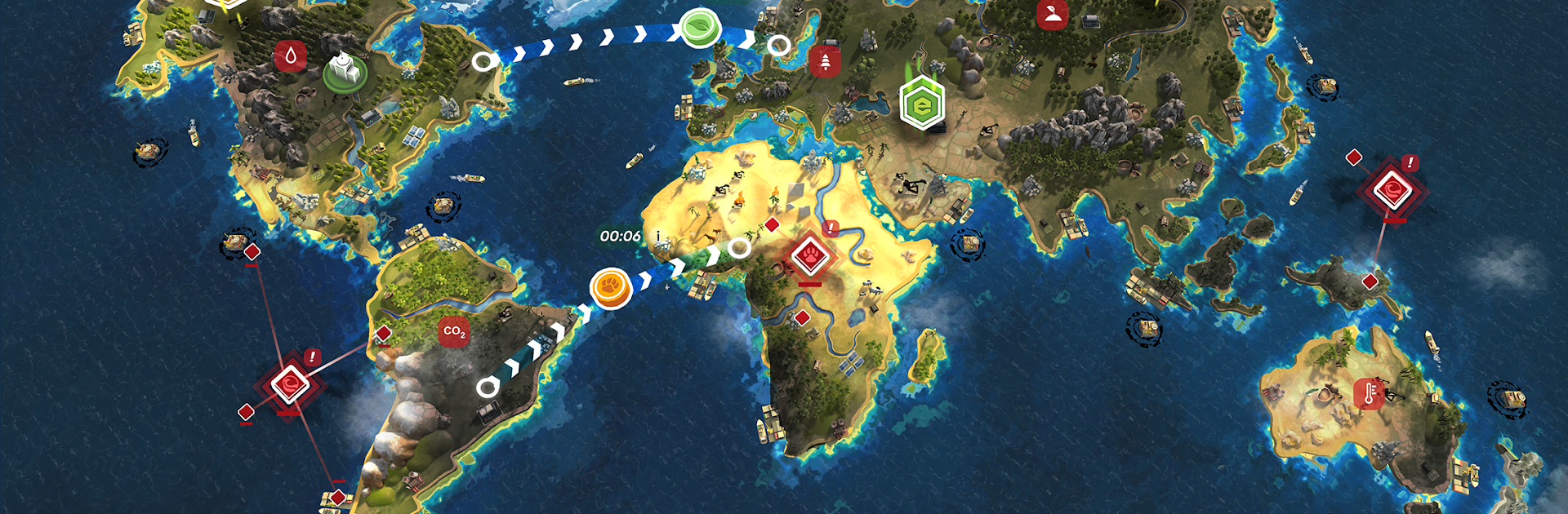The height and width of the screenshot is (514, 1568).
Task: Select the hurricane alert near South America
Action: 289,385
